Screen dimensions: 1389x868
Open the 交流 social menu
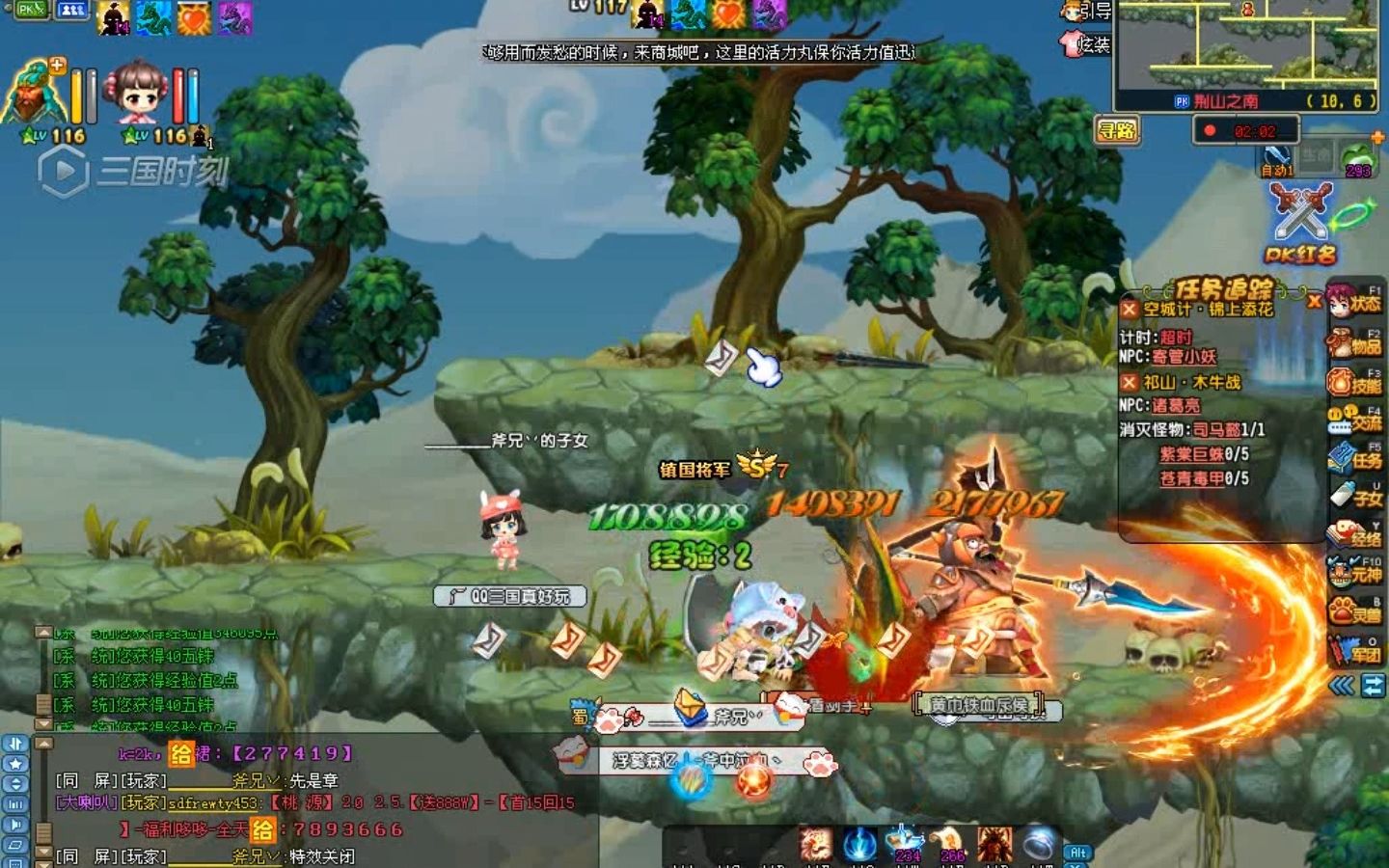point(1356,420)
